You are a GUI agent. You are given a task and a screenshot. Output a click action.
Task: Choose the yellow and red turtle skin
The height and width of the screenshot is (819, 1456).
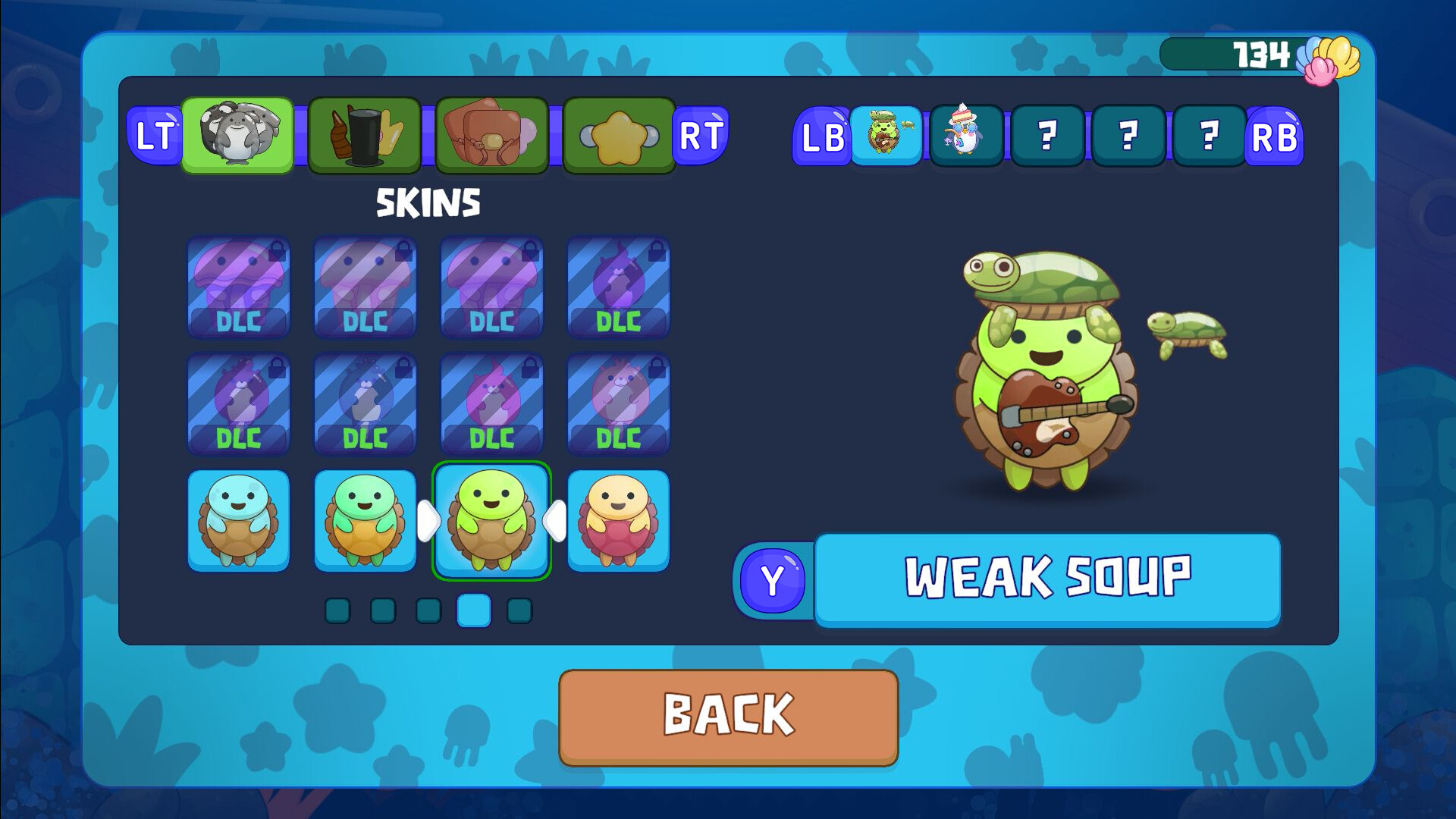click(x=618, y=520)
